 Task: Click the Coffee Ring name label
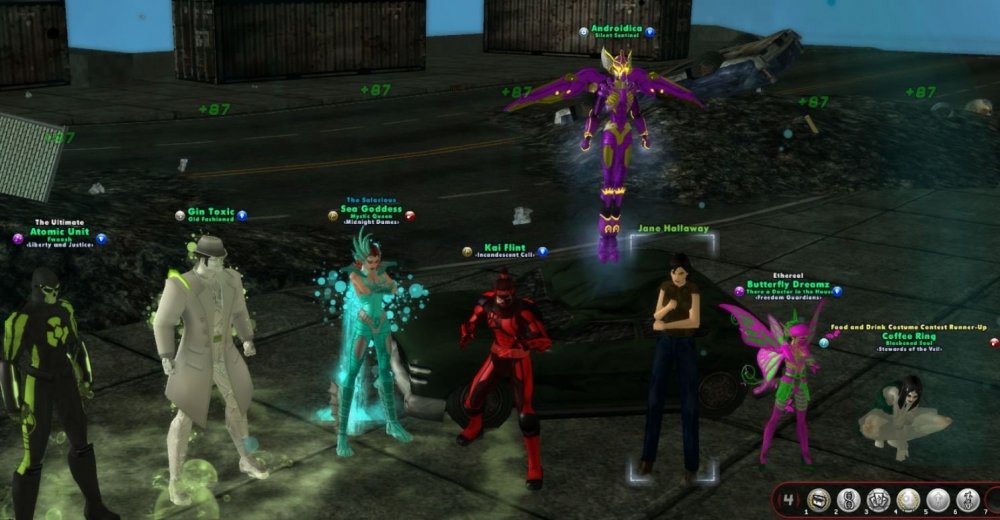908,337
